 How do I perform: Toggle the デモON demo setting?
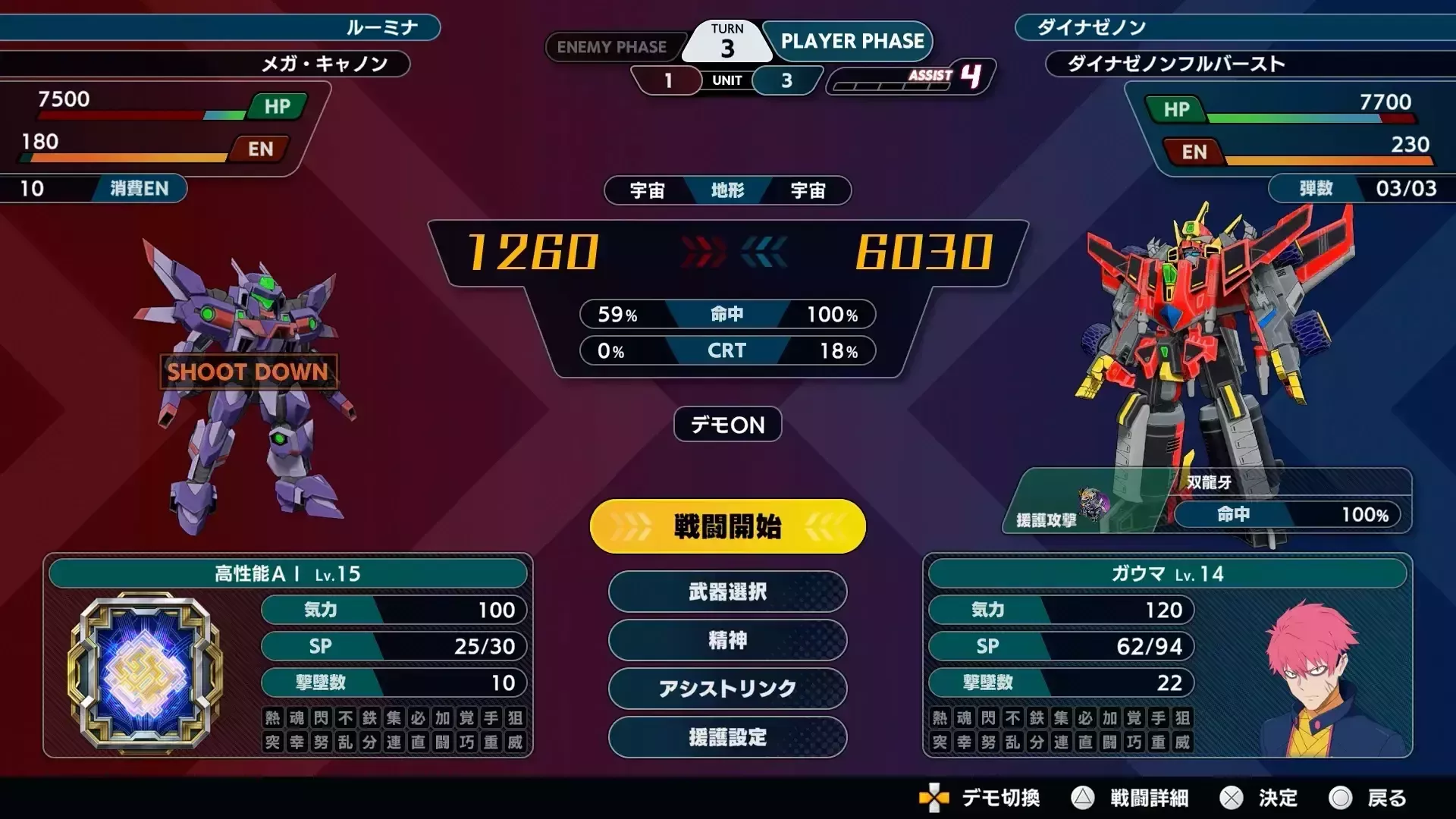726,425
